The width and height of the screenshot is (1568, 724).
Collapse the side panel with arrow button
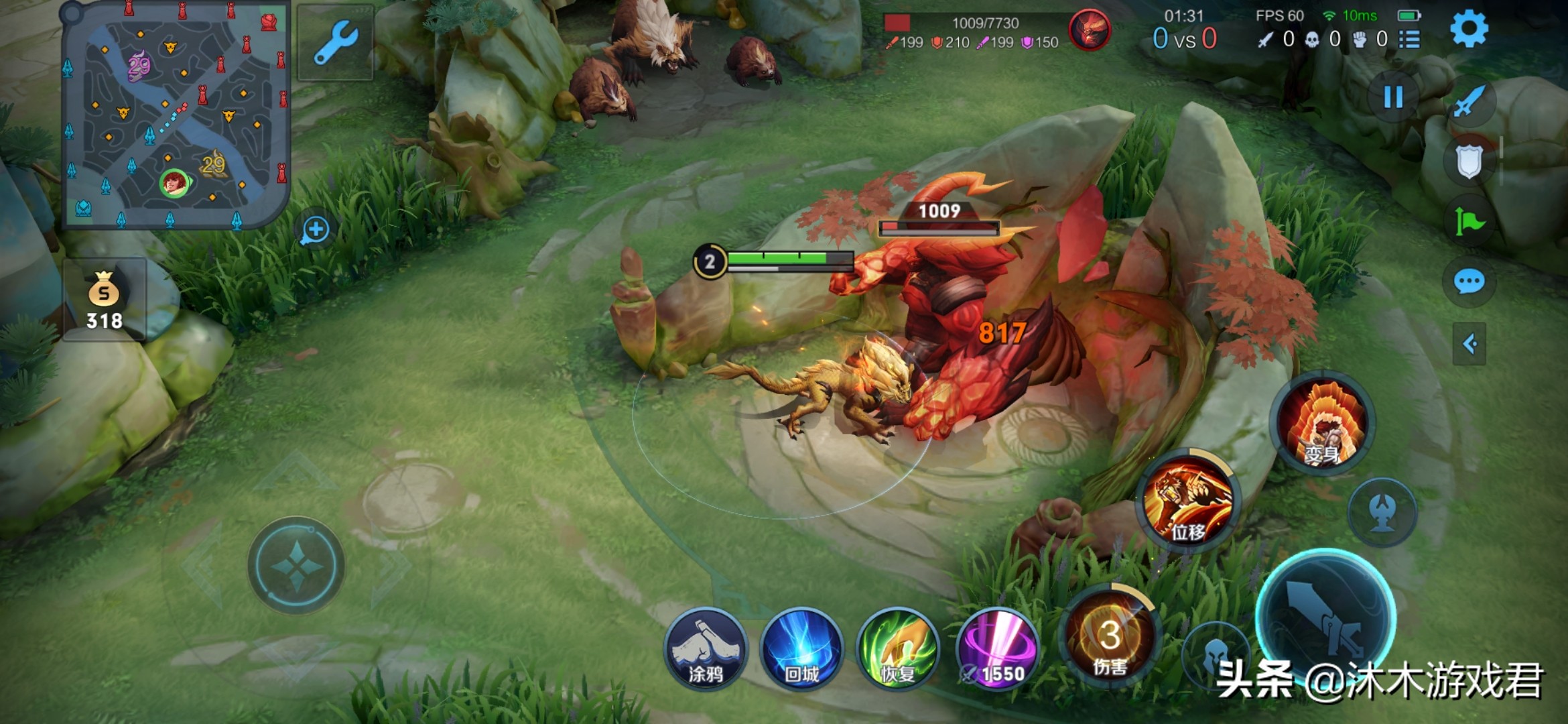[1469, 344]
